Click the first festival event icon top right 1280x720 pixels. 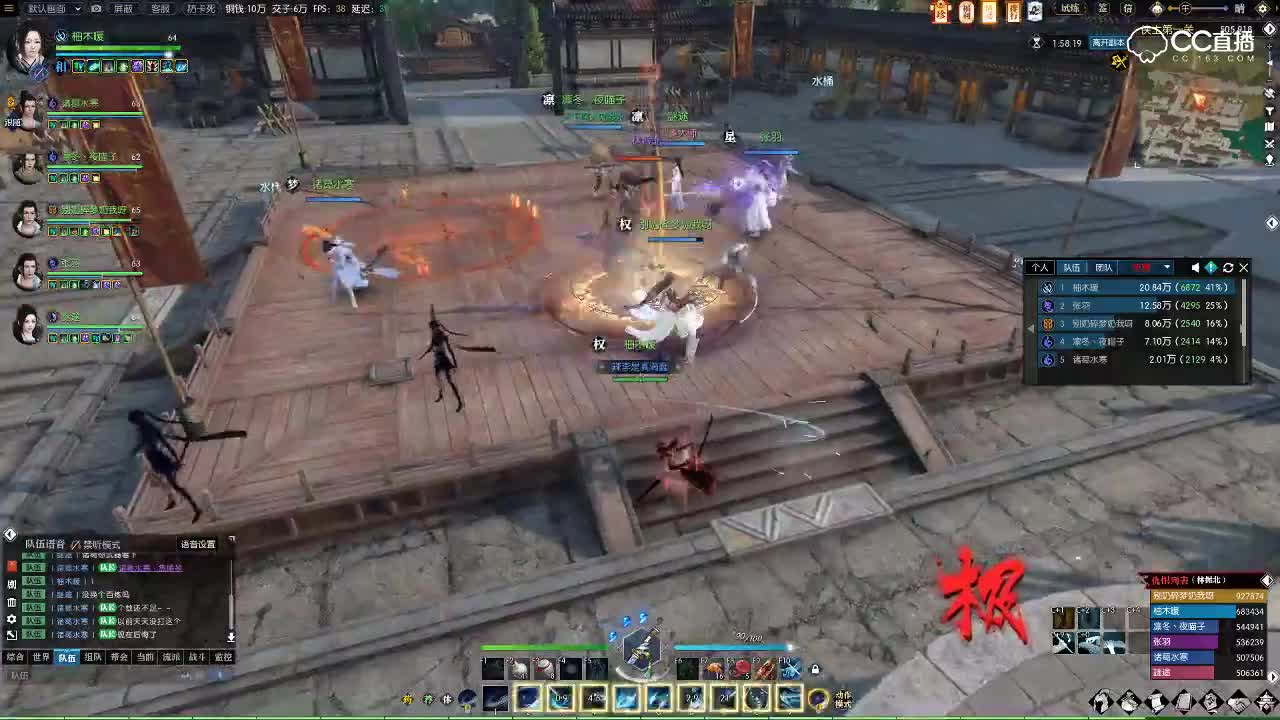point(940,12)
